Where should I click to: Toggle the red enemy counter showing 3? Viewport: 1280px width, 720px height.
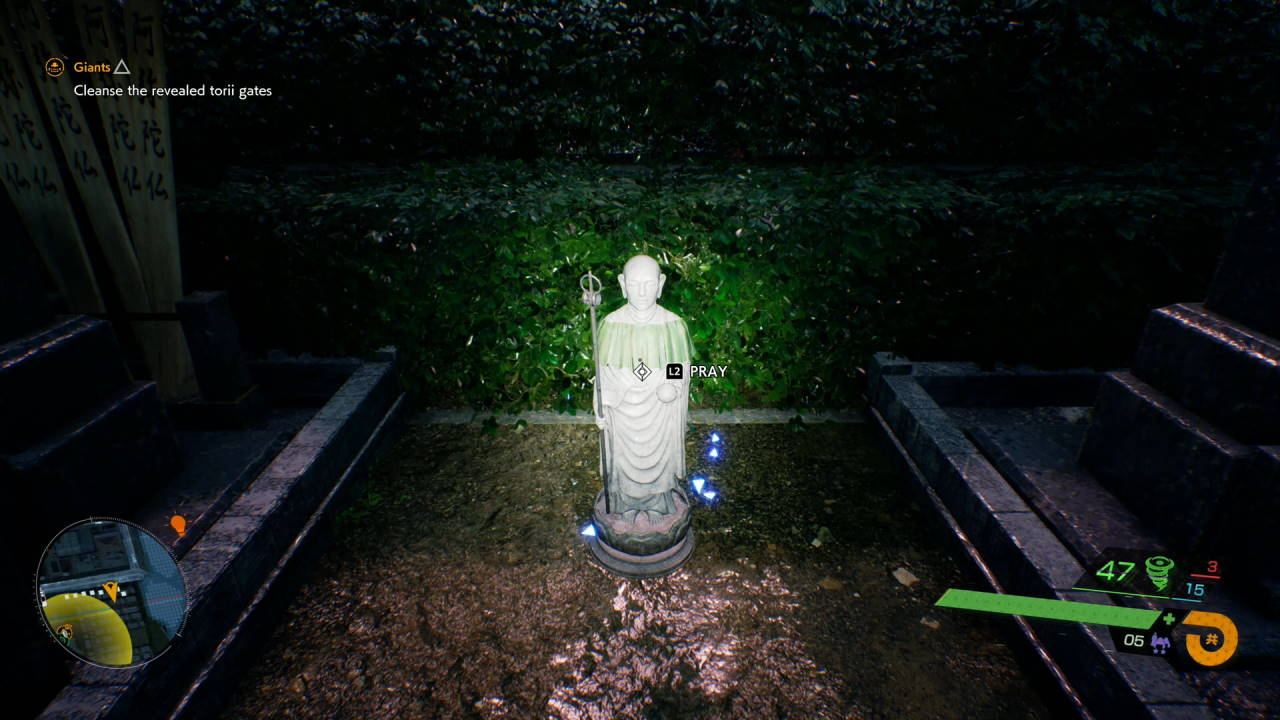(1213, 567)
